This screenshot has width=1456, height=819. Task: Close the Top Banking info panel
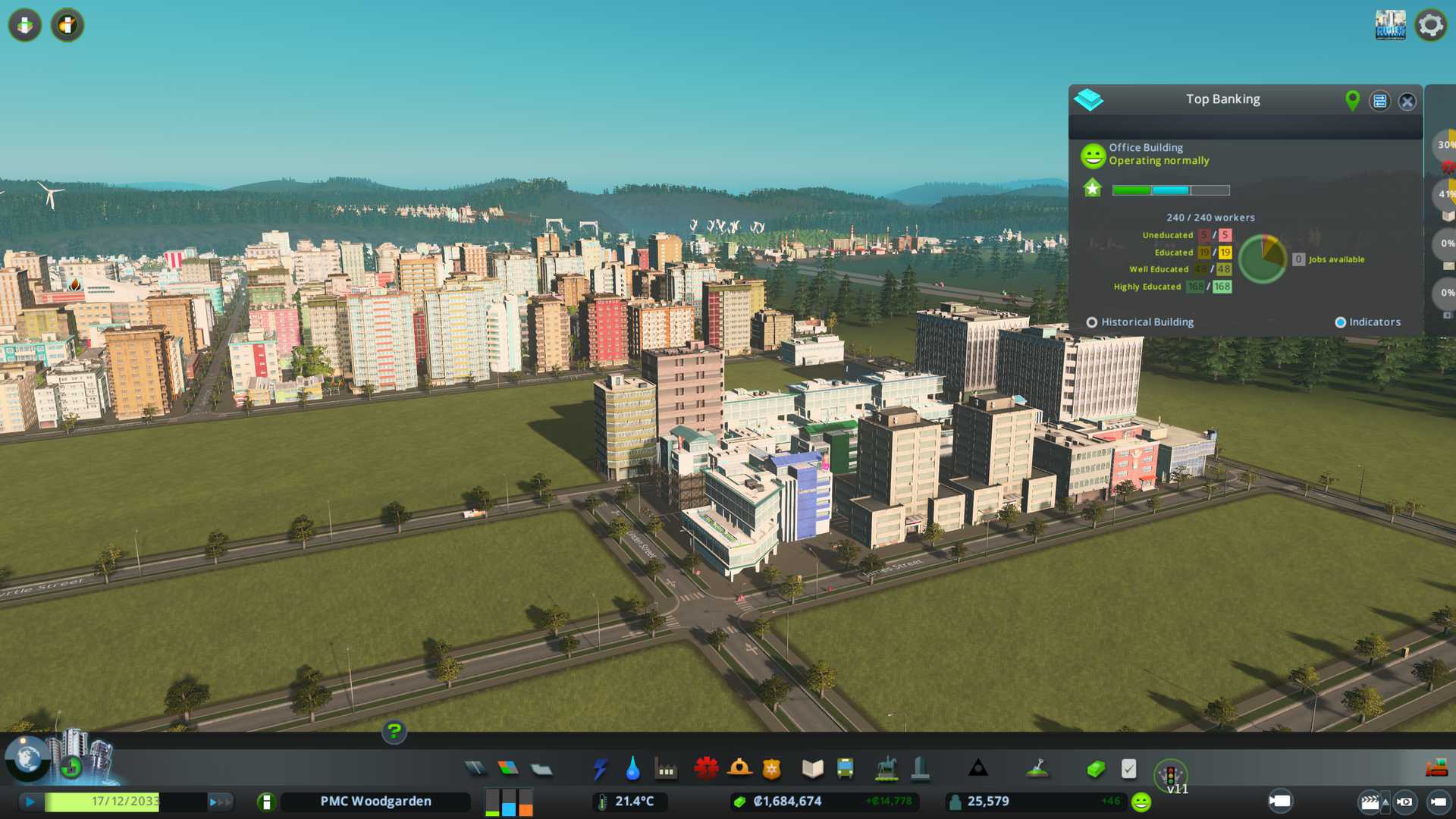1407,102
